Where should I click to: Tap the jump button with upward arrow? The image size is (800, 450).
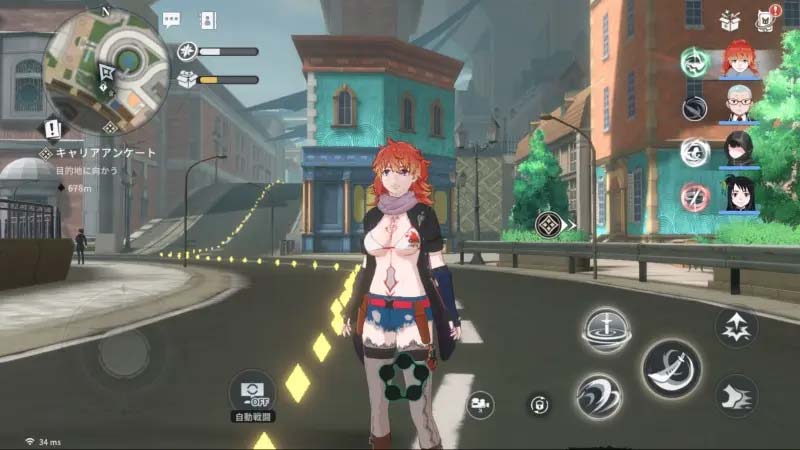[x=736, y=327]
